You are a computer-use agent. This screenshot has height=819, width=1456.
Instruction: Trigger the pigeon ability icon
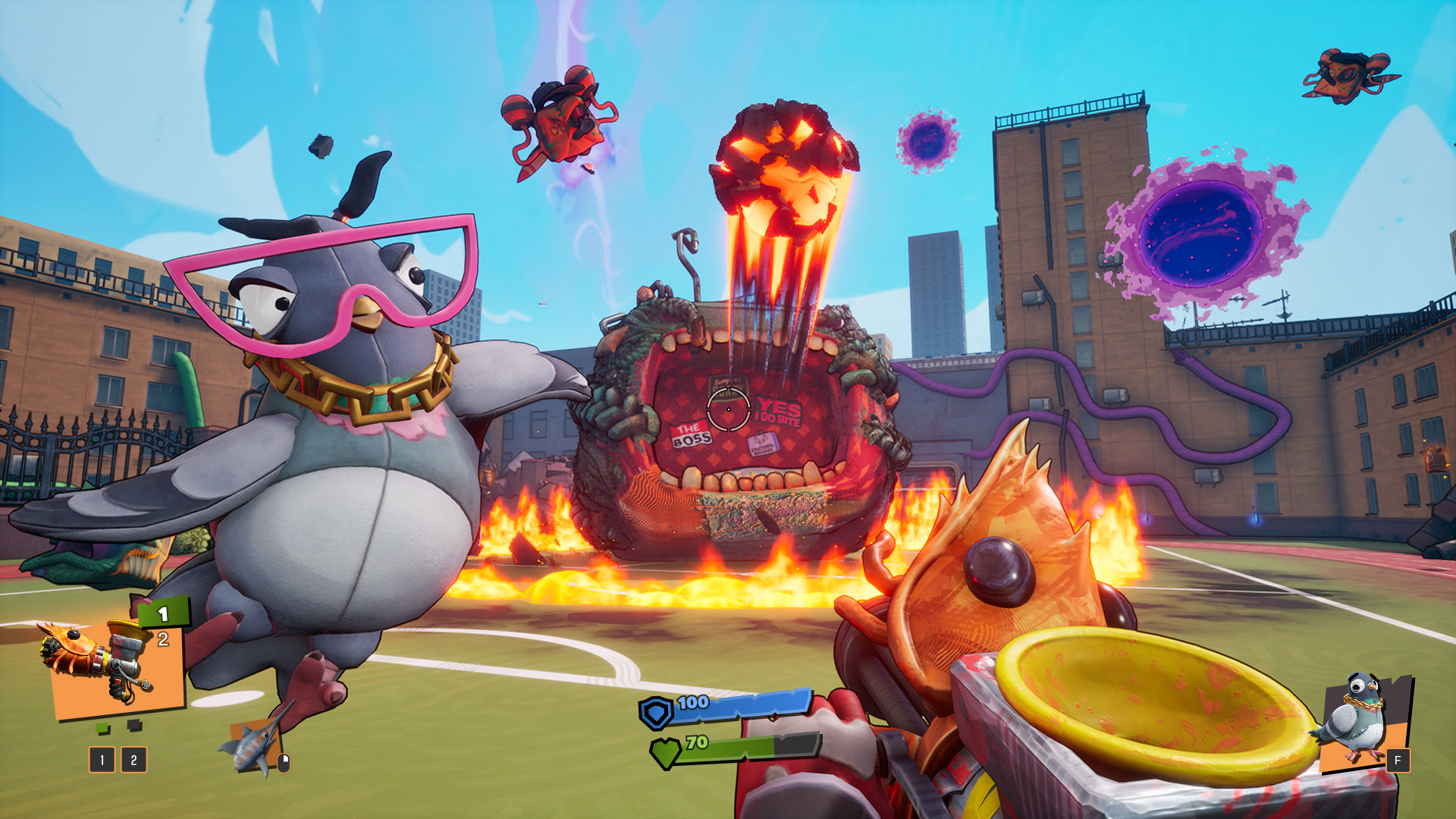click(1361, 720)
